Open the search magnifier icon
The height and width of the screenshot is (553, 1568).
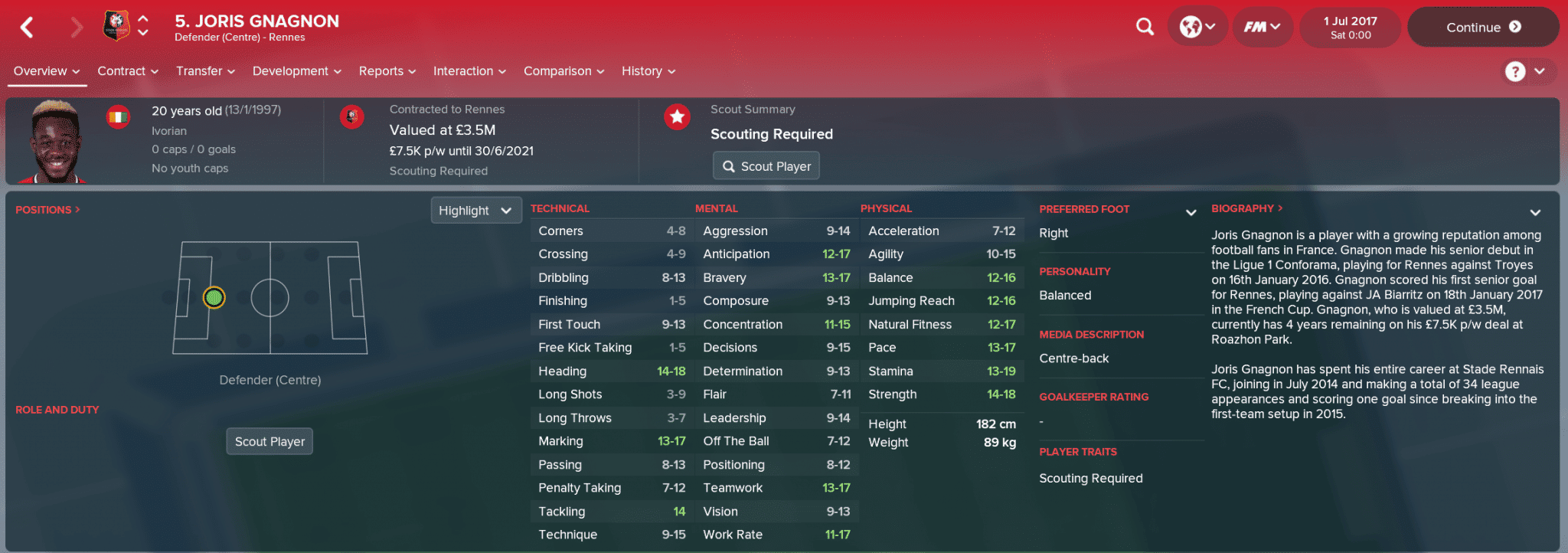pyautogui.click(x=1145, y=28)
